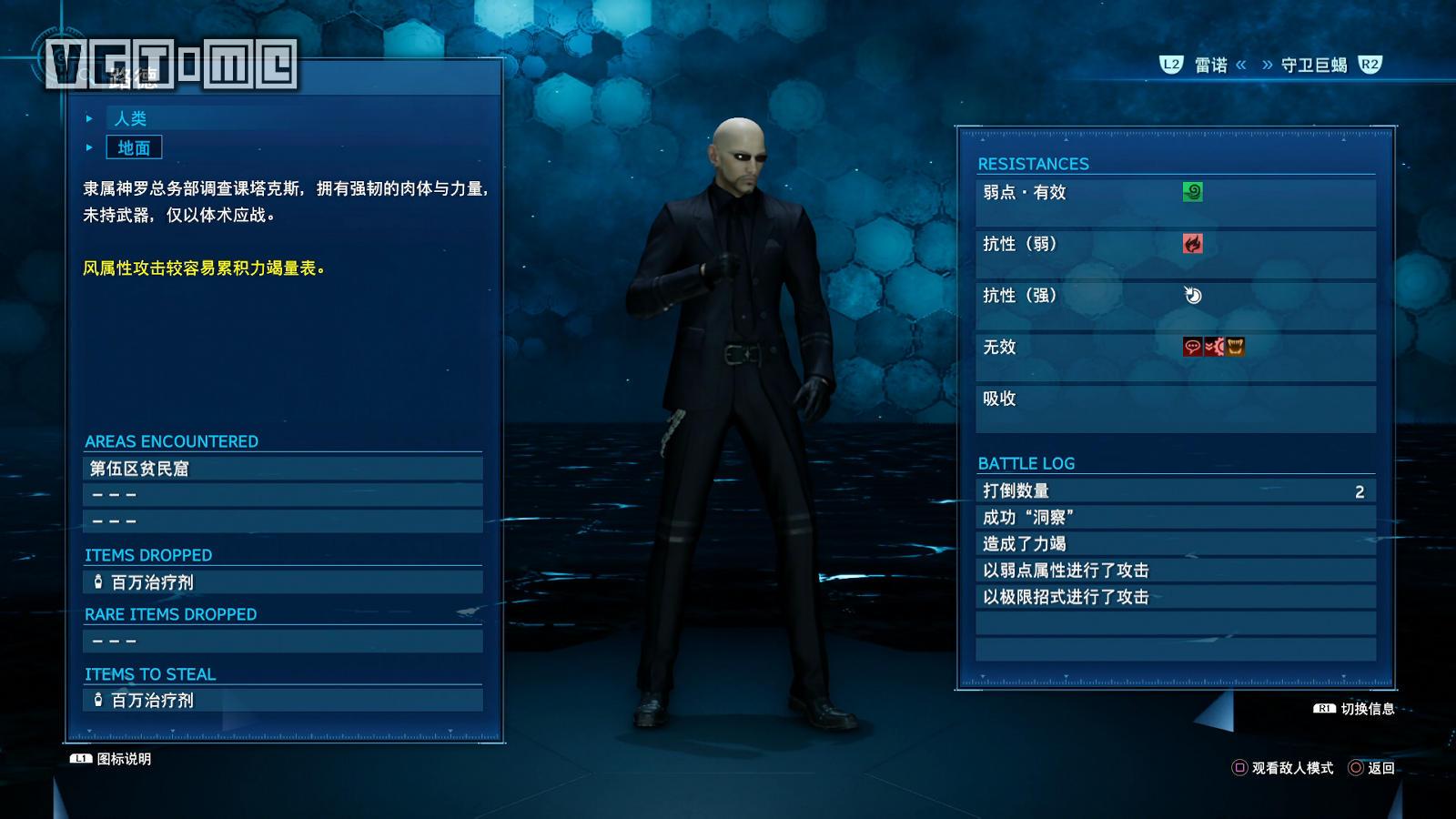Image resolution: width=1456 pixels, height=819 pixels.
Task: Expand the 人类 entry arrow
Action: tap(88, 117)
